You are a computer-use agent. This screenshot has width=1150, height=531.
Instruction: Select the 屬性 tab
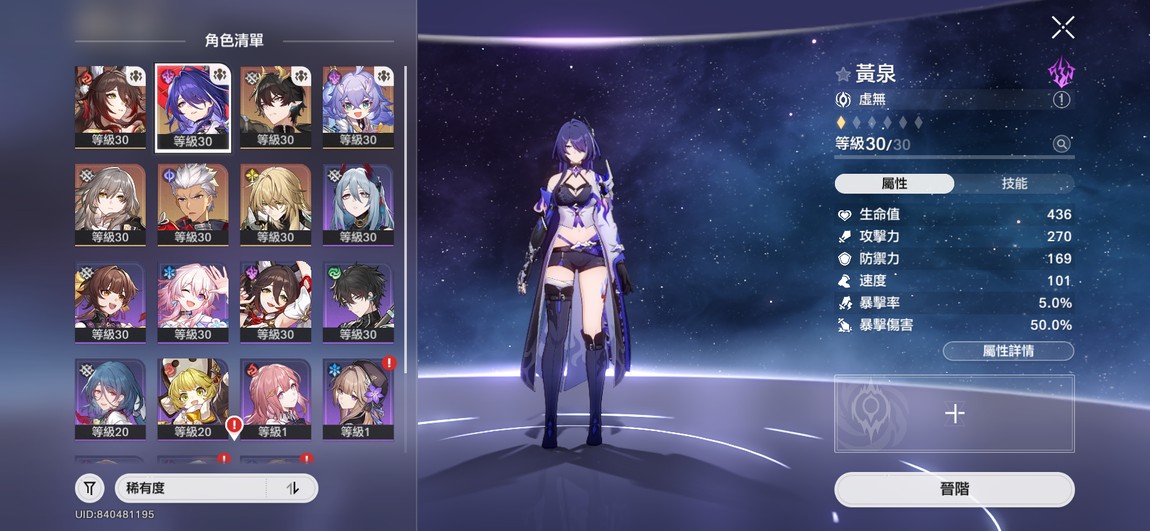894,184
